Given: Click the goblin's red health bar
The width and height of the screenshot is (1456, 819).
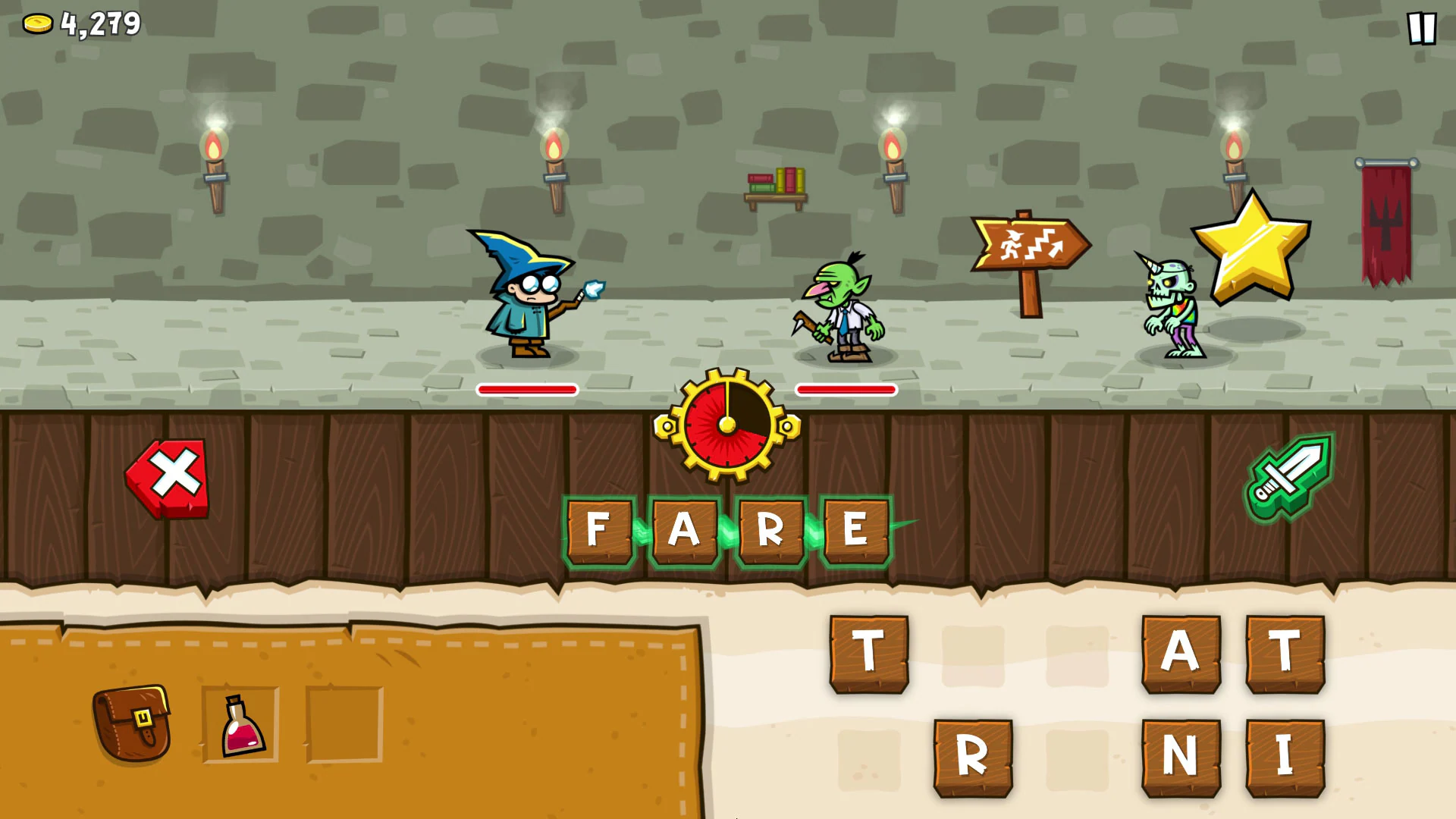Looking at the screenshot, I should tap(846, 391).
